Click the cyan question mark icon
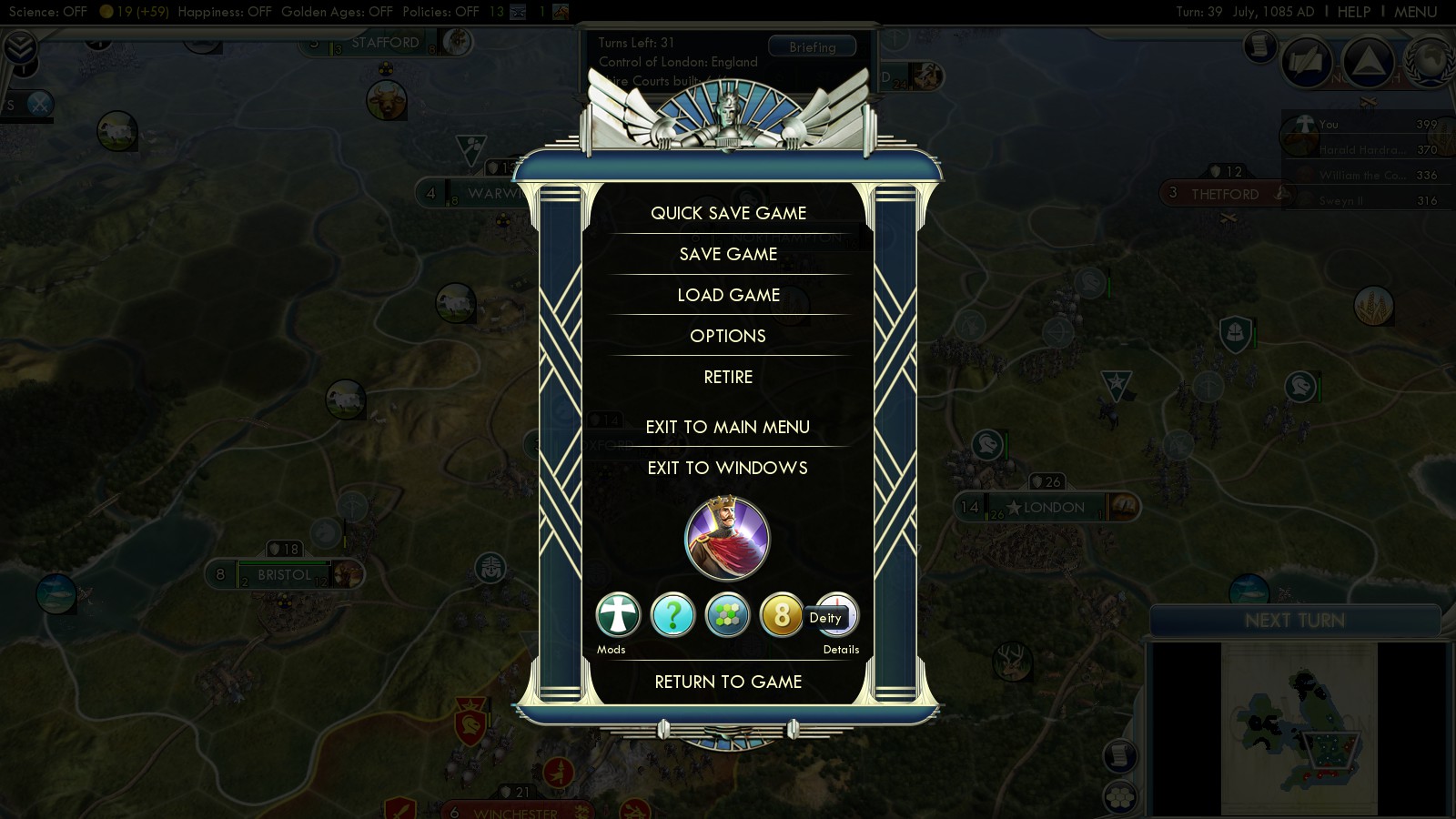The height and width of the screenshot is (819, 1456). click(x=672, y=615)
